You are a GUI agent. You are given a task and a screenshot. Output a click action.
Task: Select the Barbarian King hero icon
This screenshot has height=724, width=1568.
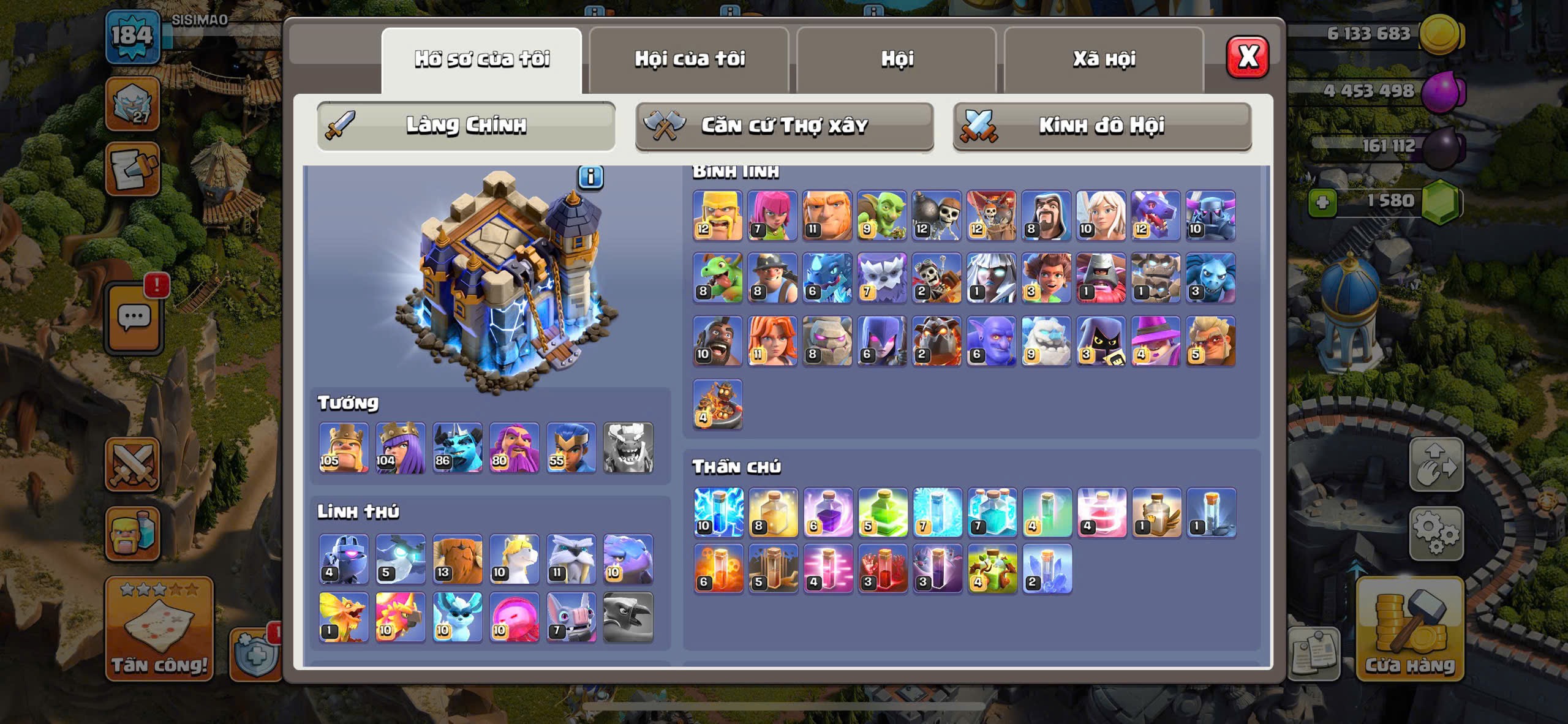pyautogui.click(x=344, y=448)
